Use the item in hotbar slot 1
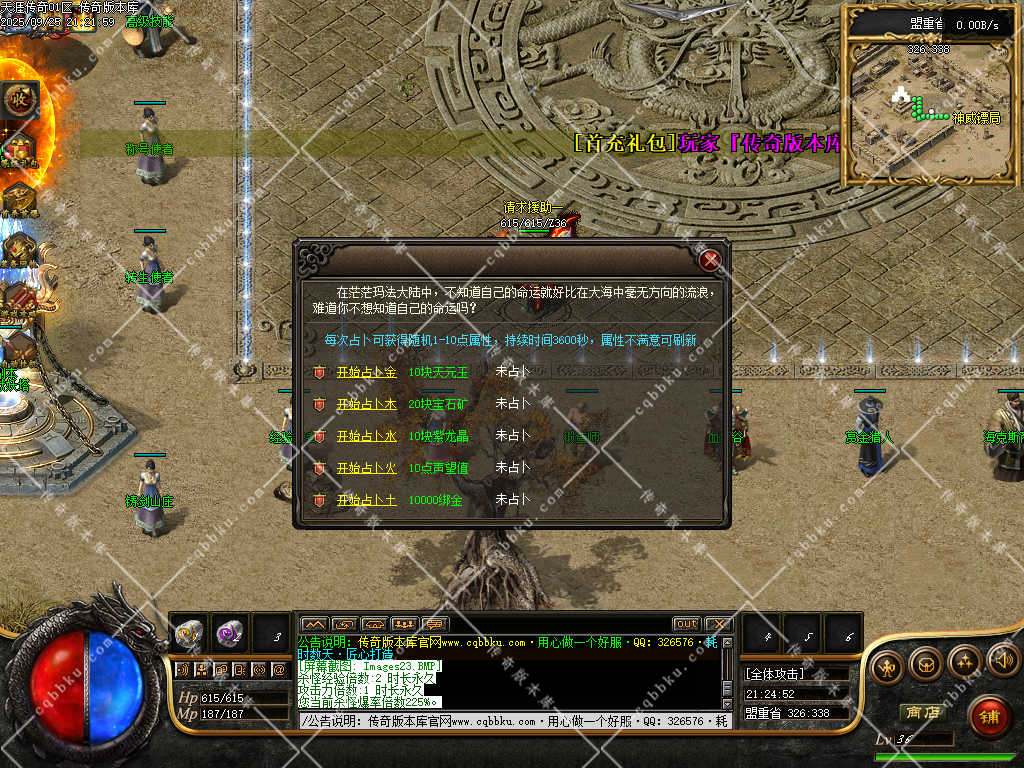Image resolution: width=1024 pixels, height=768 pixels. click(188, 633)
